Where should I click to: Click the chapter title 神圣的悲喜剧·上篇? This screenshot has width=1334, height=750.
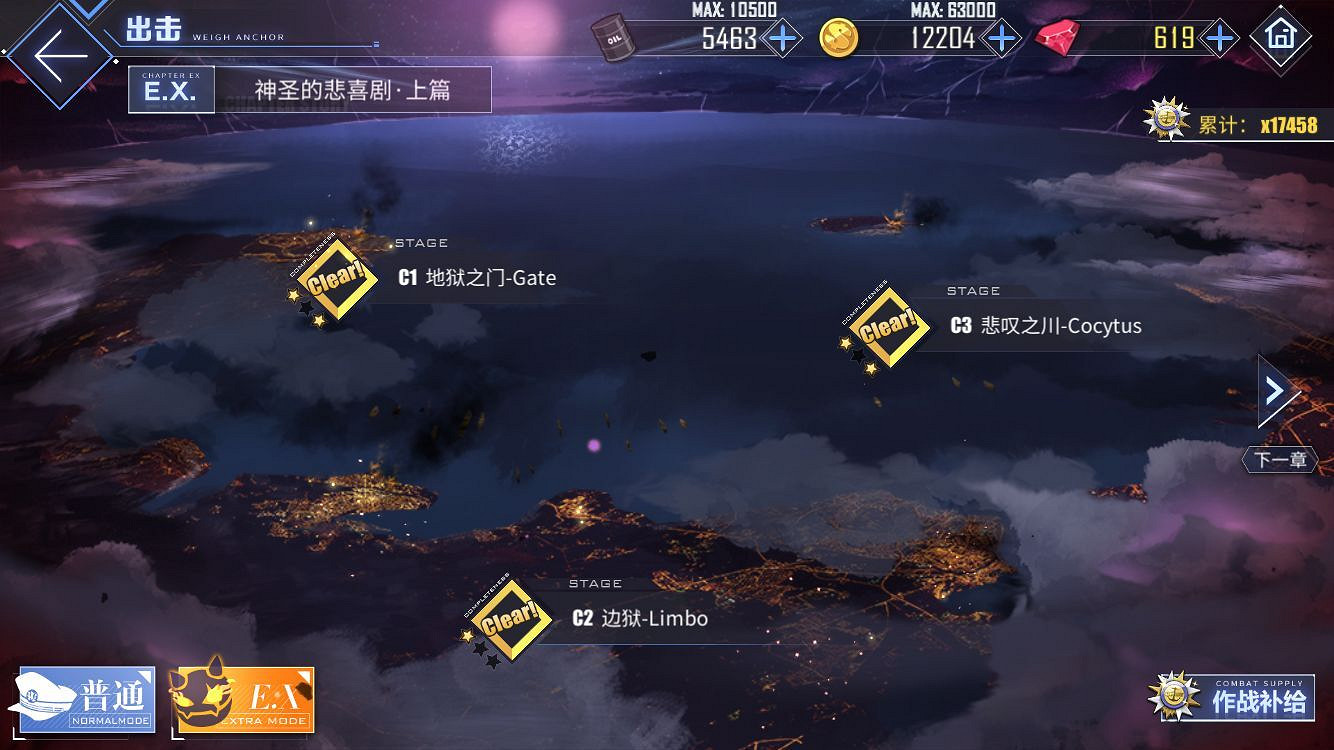[x=351, y=89]
